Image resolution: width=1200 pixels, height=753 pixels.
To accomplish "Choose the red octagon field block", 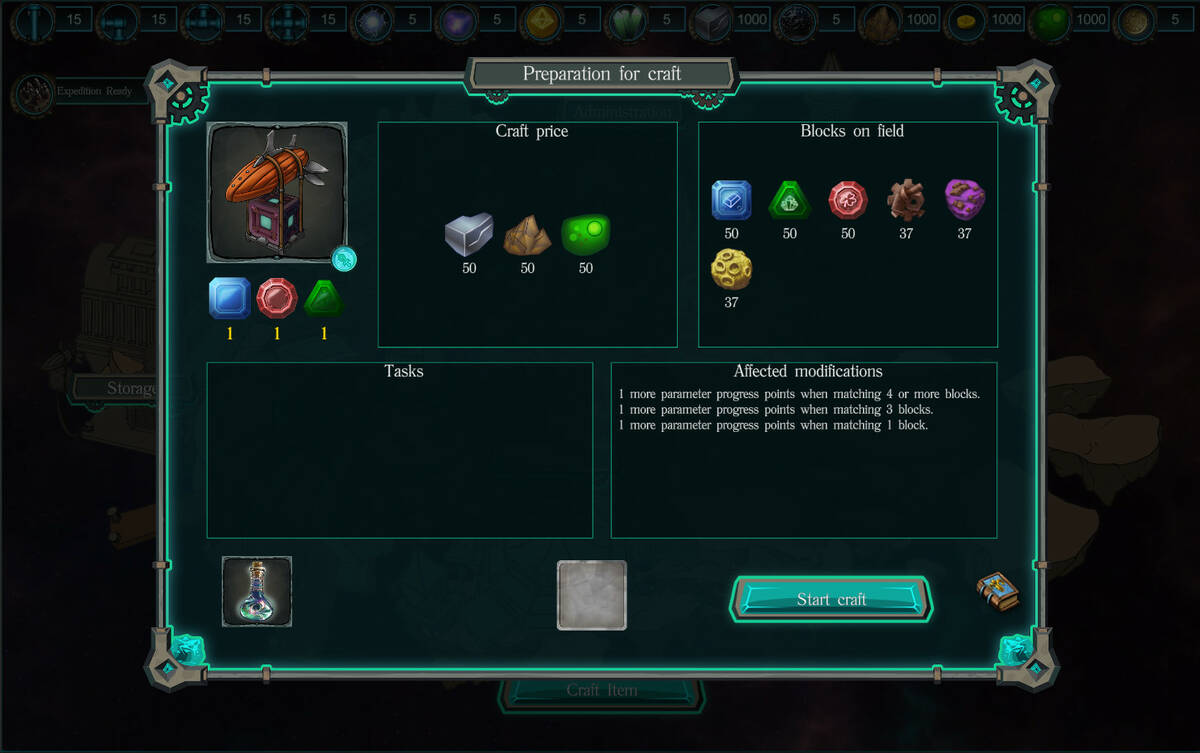I will (848, 200).
